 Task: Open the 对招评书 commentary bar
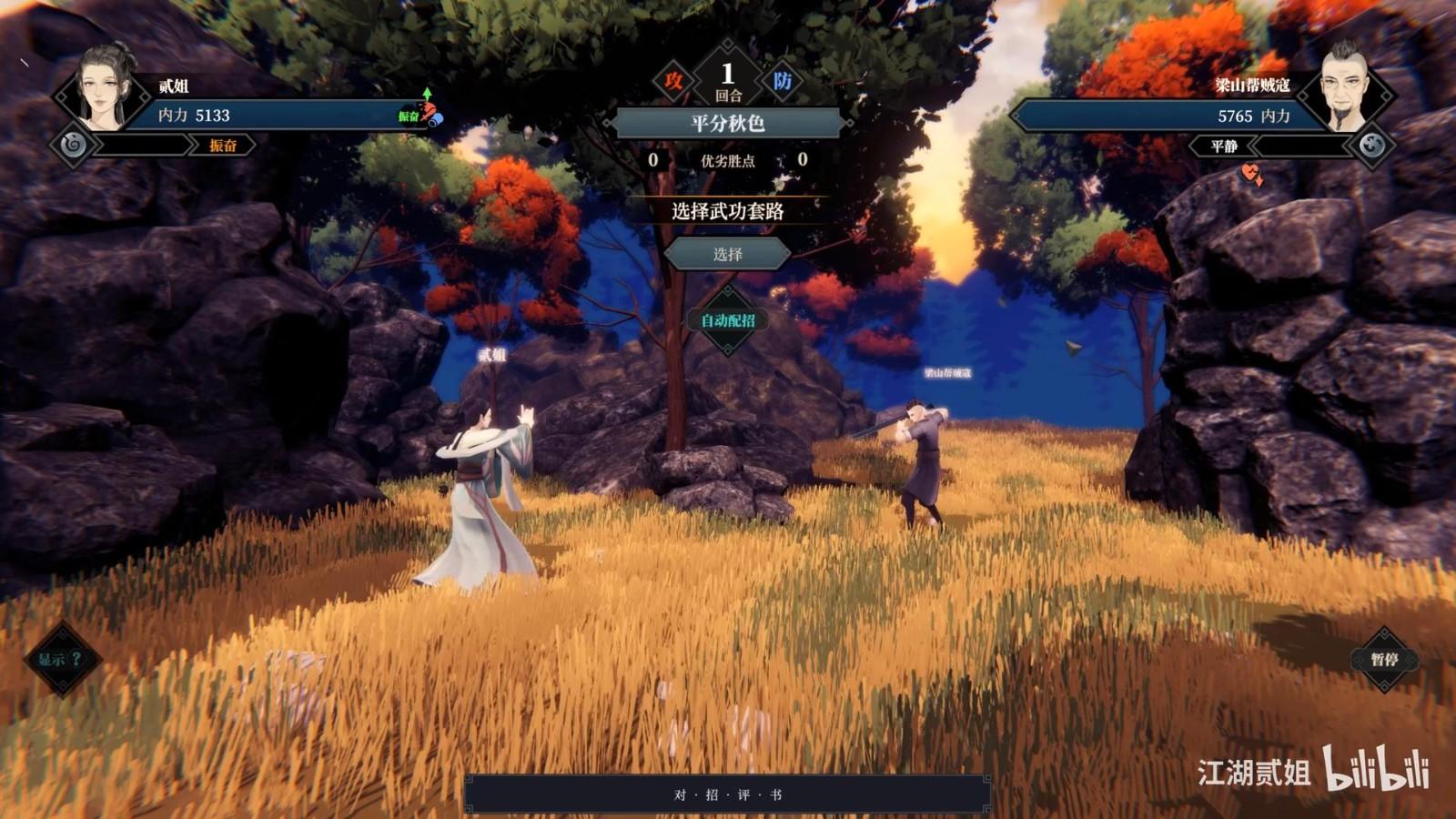click(727, 794)
